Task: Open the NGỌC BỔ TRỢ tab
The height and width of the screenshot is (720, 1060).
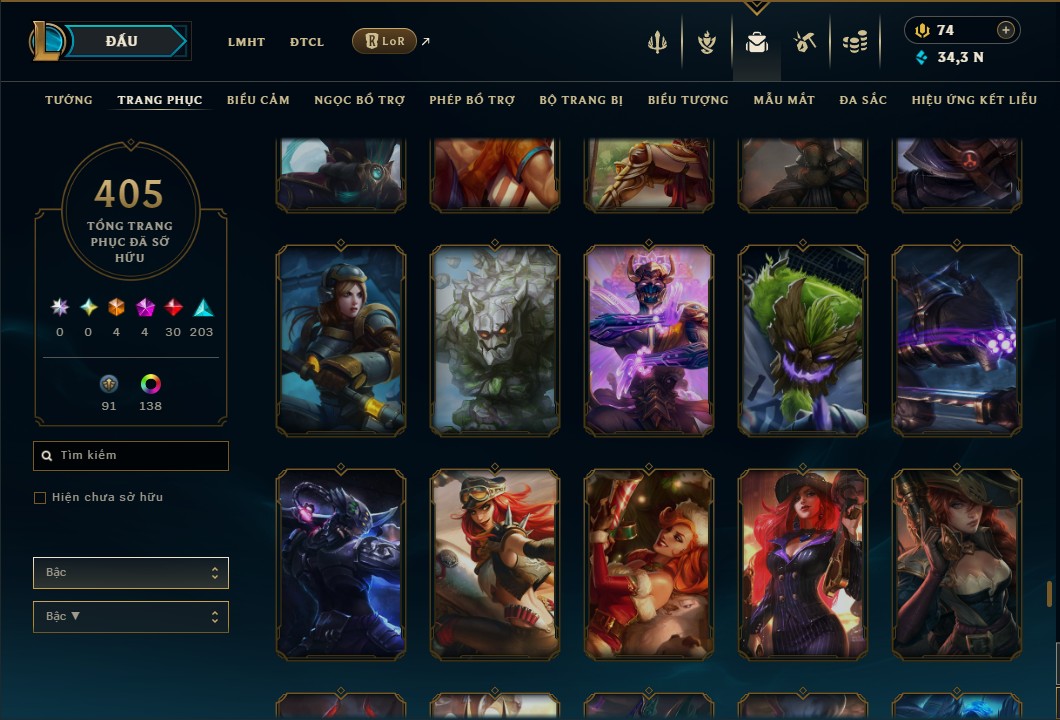Action: coord(359,100)
